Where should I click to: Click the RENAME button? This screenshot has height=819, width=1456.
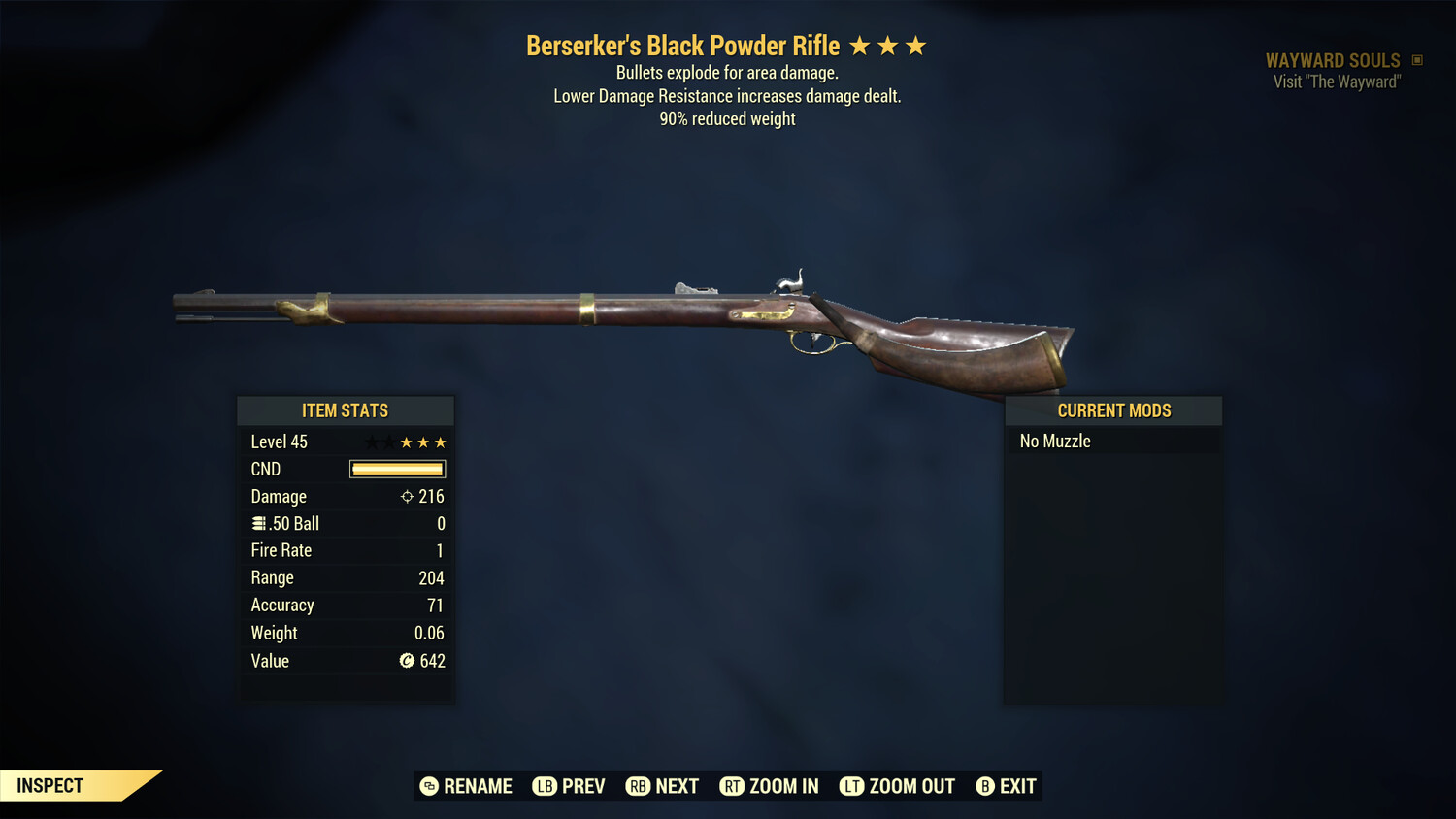coord(466,786)
